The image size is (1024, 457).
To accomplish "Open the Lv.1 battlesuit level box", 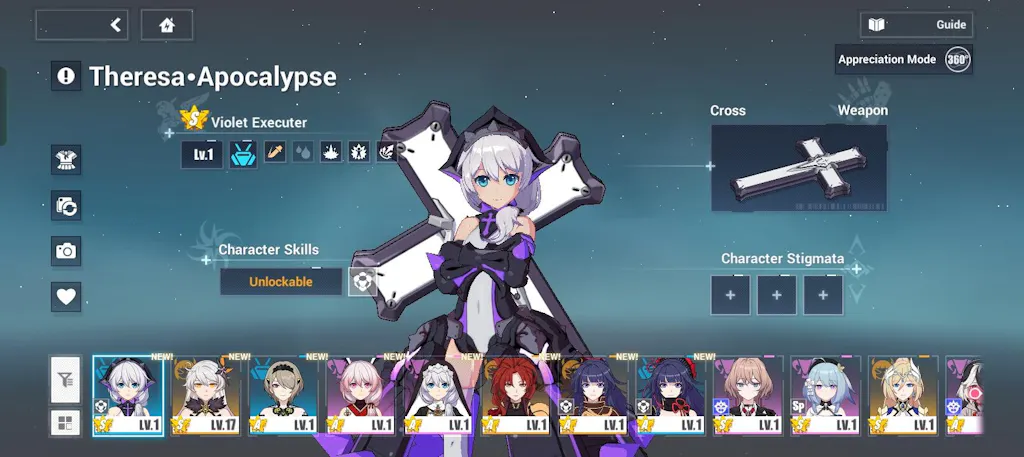I will (x=203, y=154).
